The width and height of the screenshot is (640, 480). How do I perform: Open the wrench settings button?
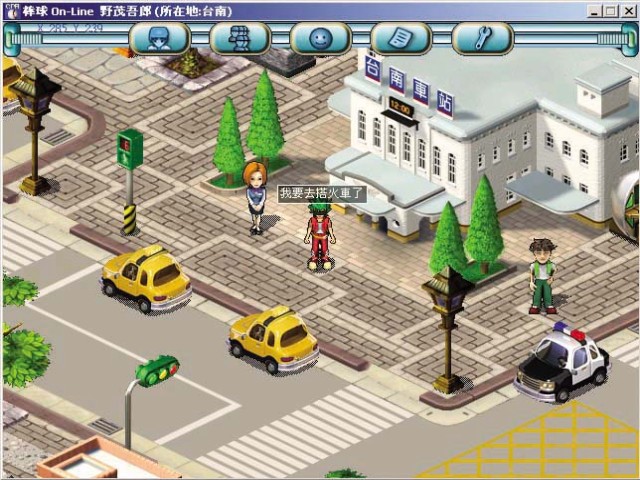coord(481,38)
